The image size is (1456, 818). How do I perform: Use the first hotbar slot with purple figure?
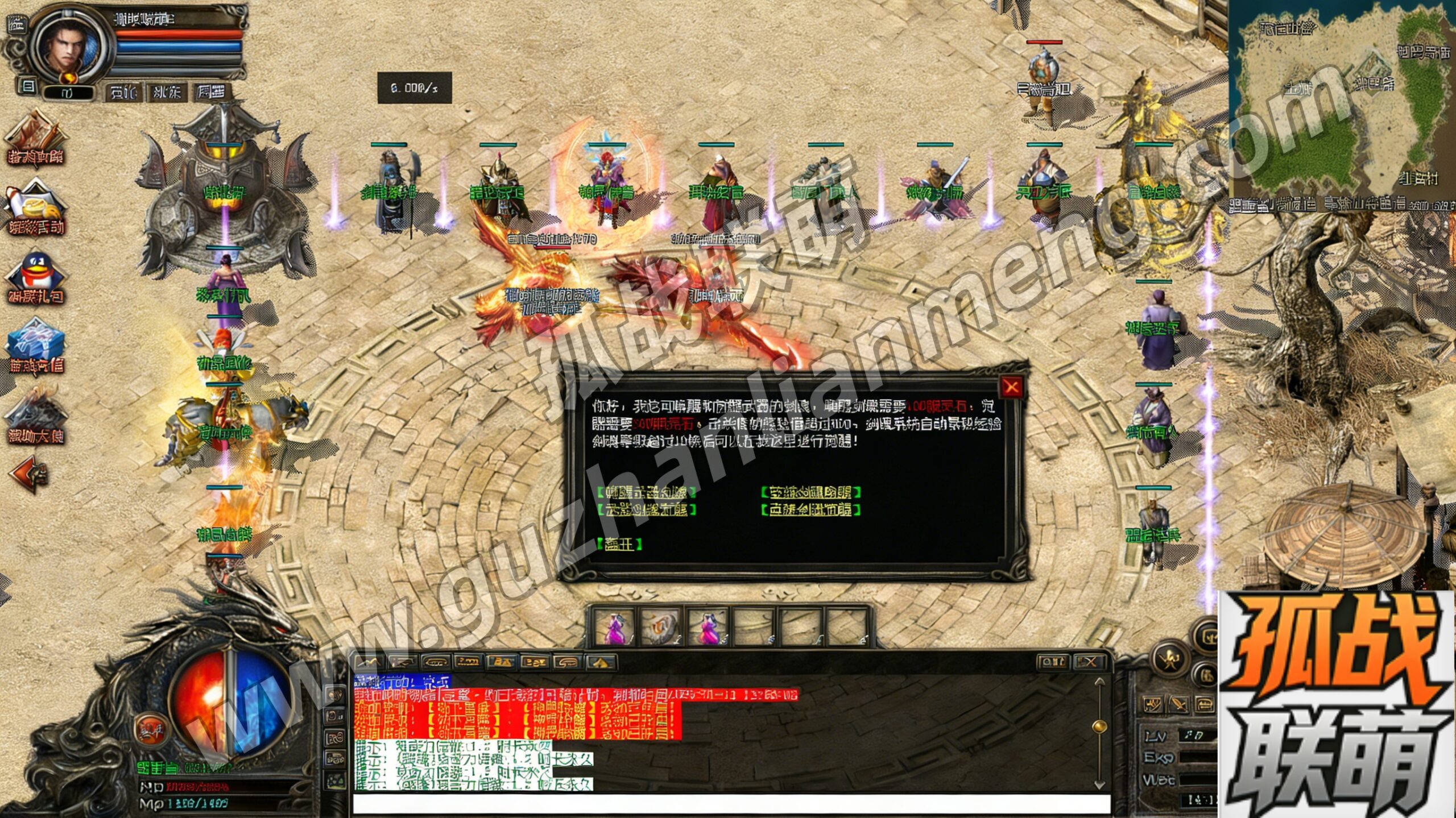coord(614,627)
